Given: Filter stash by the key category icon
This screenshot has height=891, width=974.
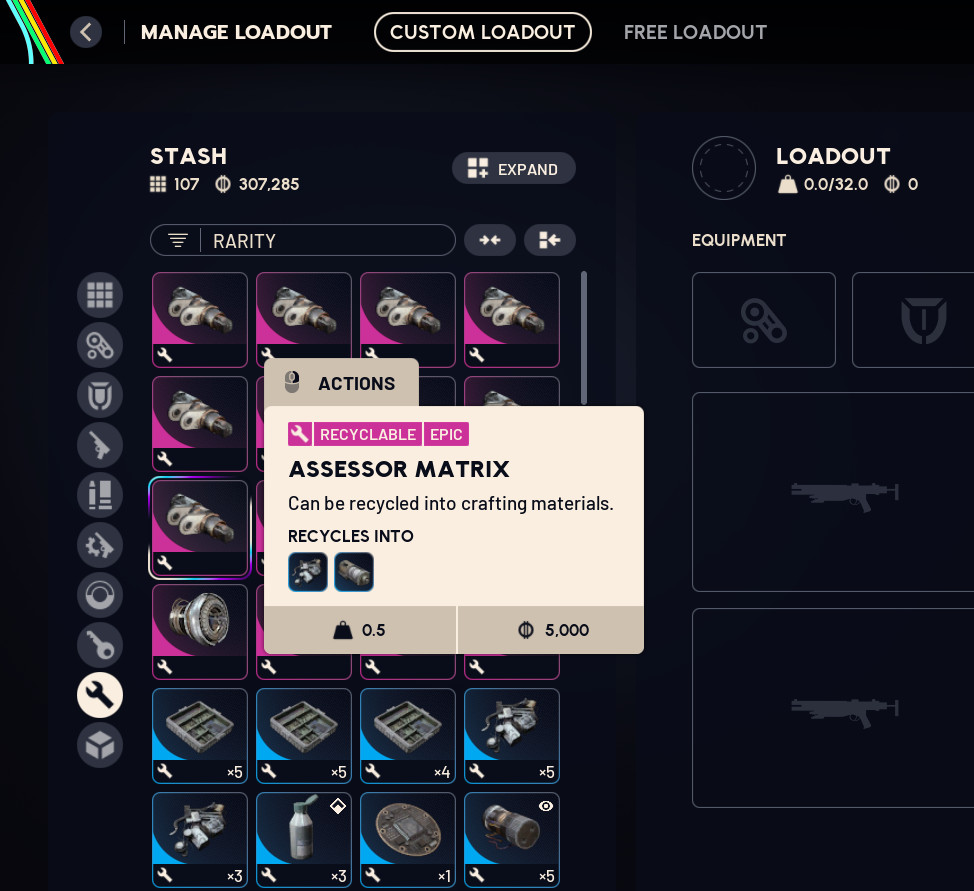Looking at the screenshot, I should click(100, 645).
